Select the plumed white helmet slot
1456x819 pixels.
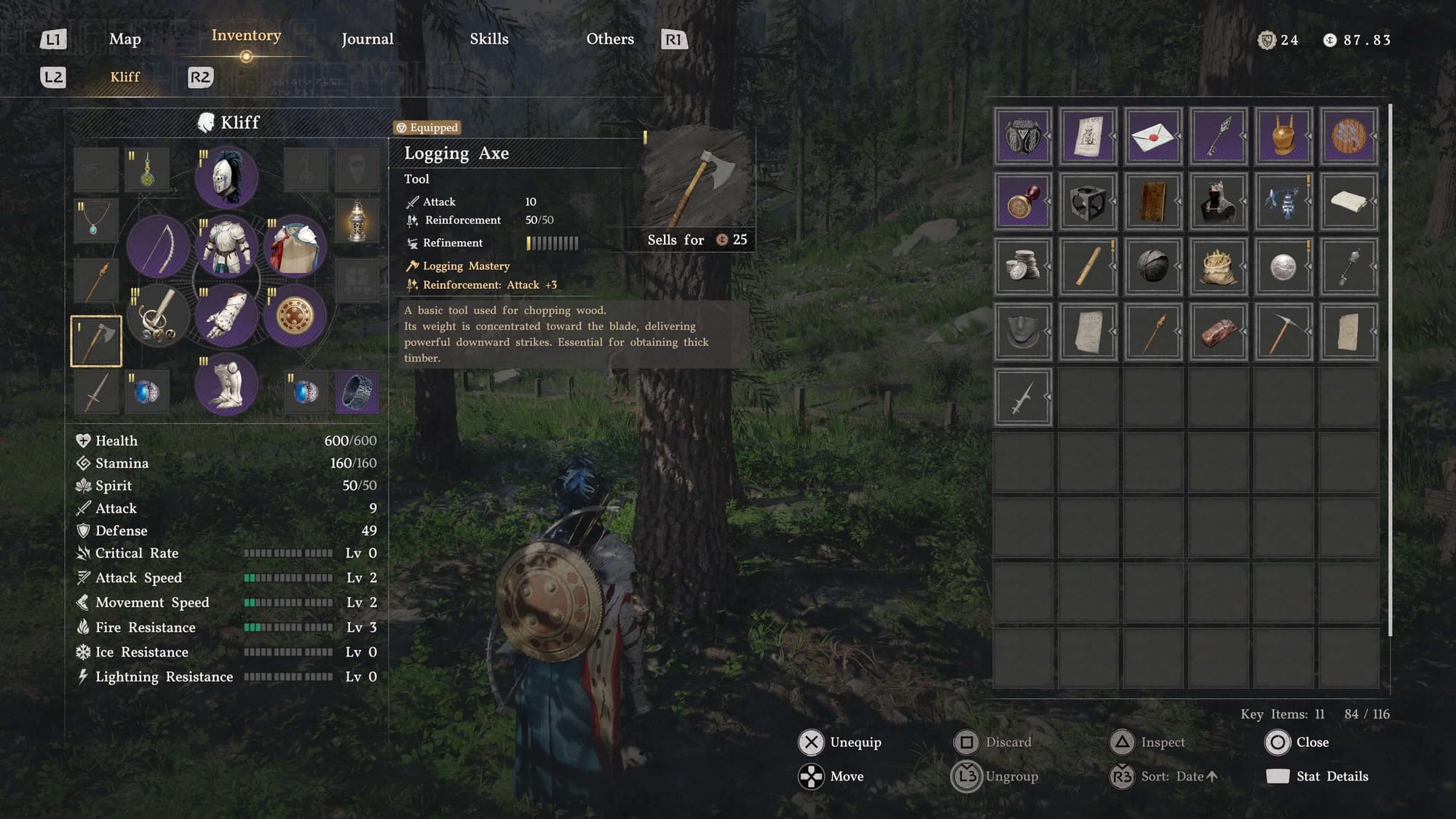coord(226,177)
